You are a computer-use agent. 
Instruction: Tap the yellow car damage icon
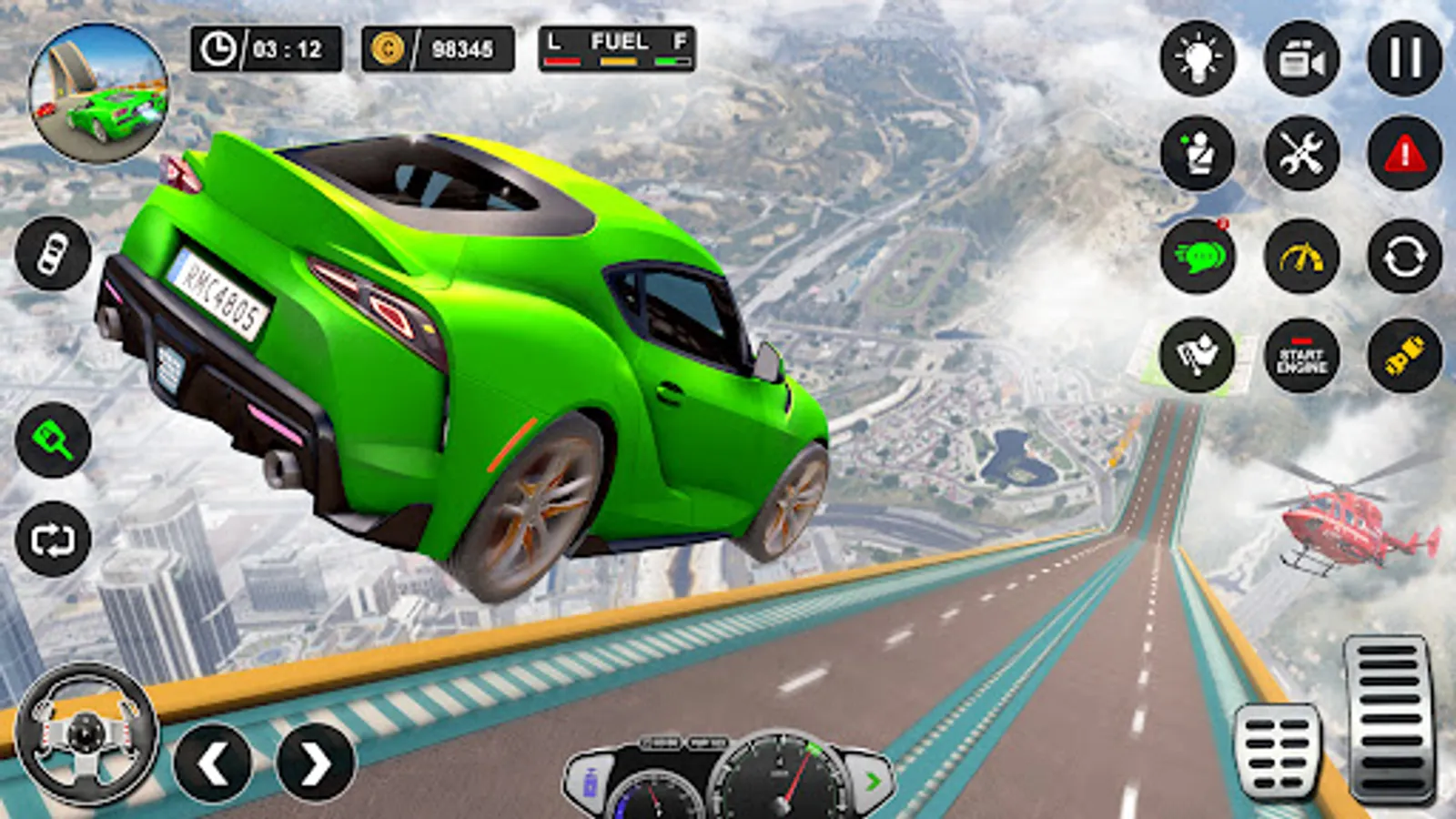pos(1404,356)
